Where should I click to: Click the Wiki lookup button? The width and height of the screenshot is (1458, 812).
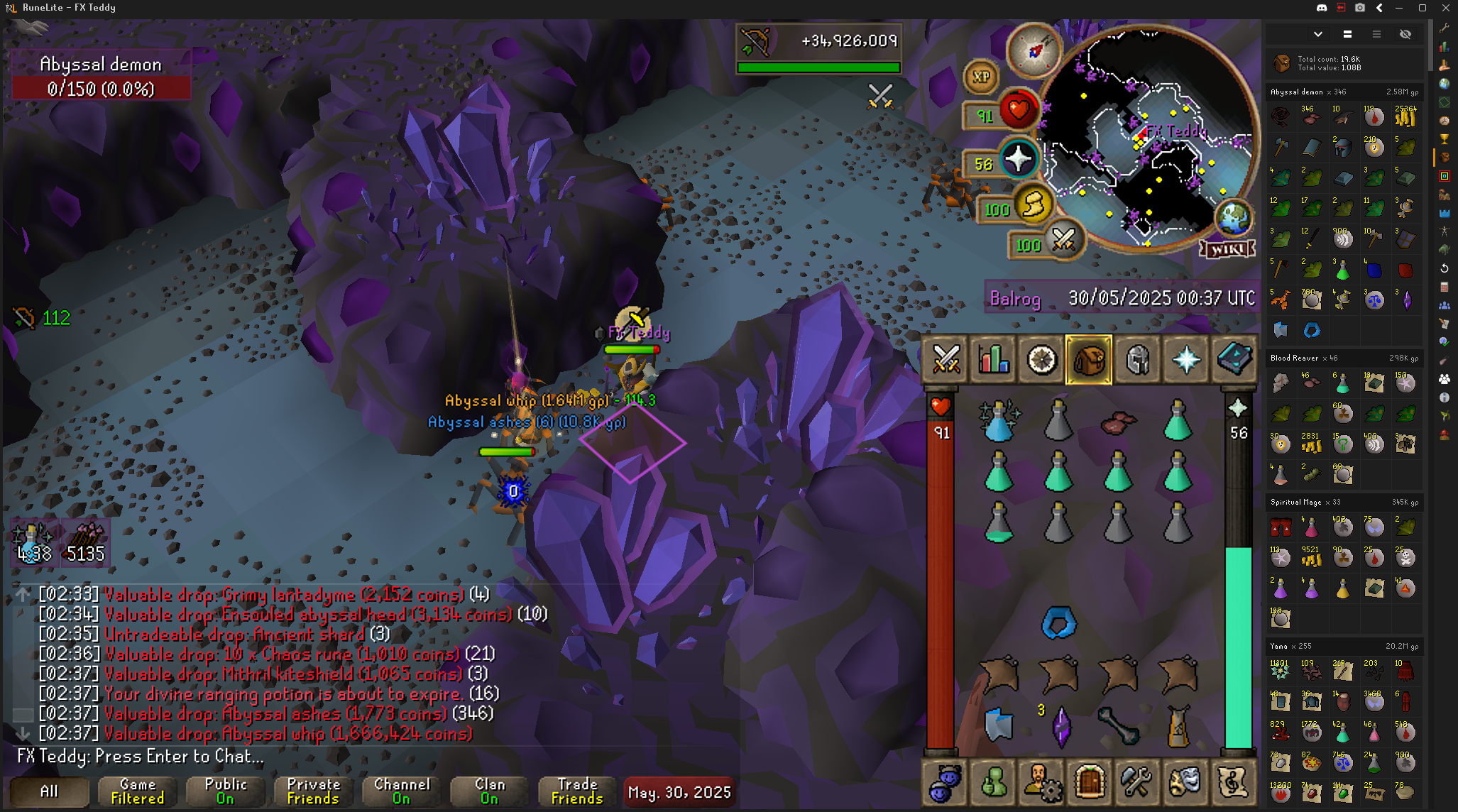(1227, 249)
